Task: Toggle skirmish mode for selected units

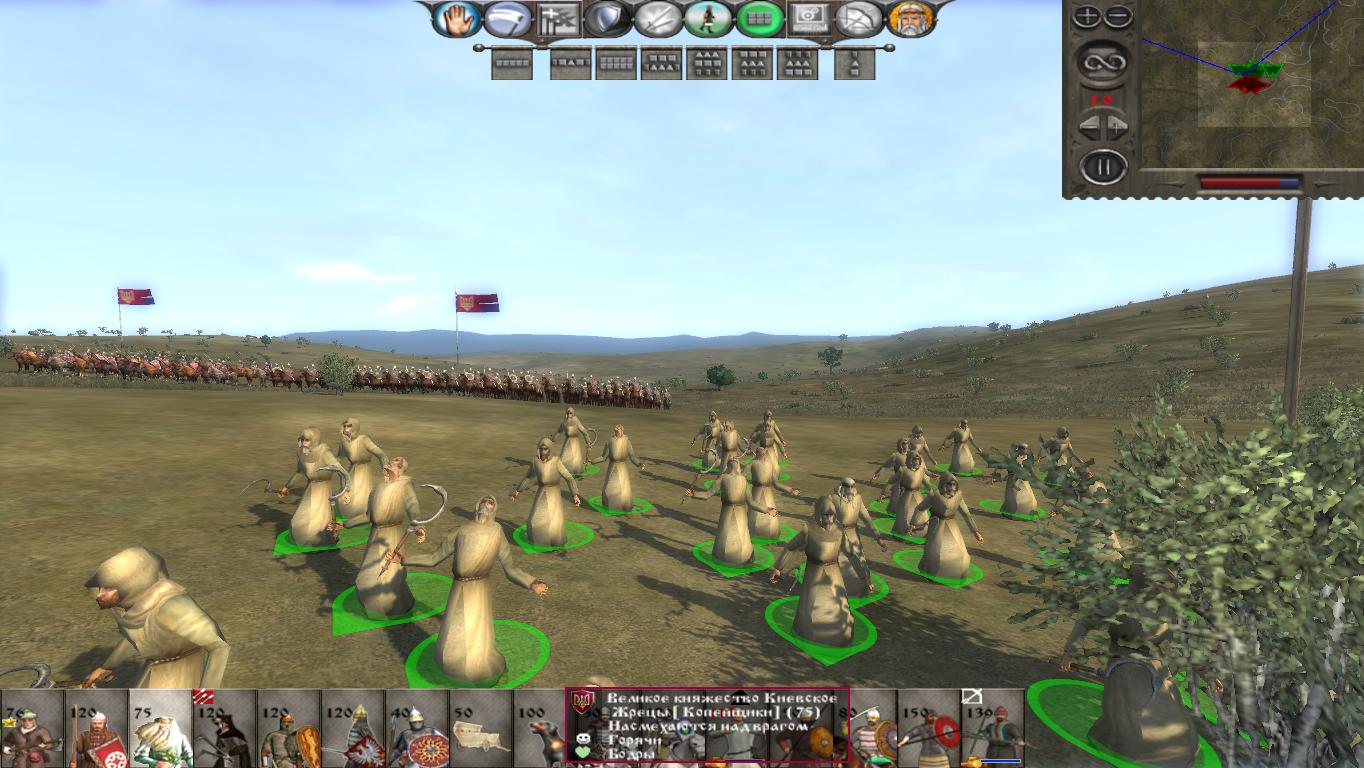Action: pyautogui.click(x=708, y=18)
